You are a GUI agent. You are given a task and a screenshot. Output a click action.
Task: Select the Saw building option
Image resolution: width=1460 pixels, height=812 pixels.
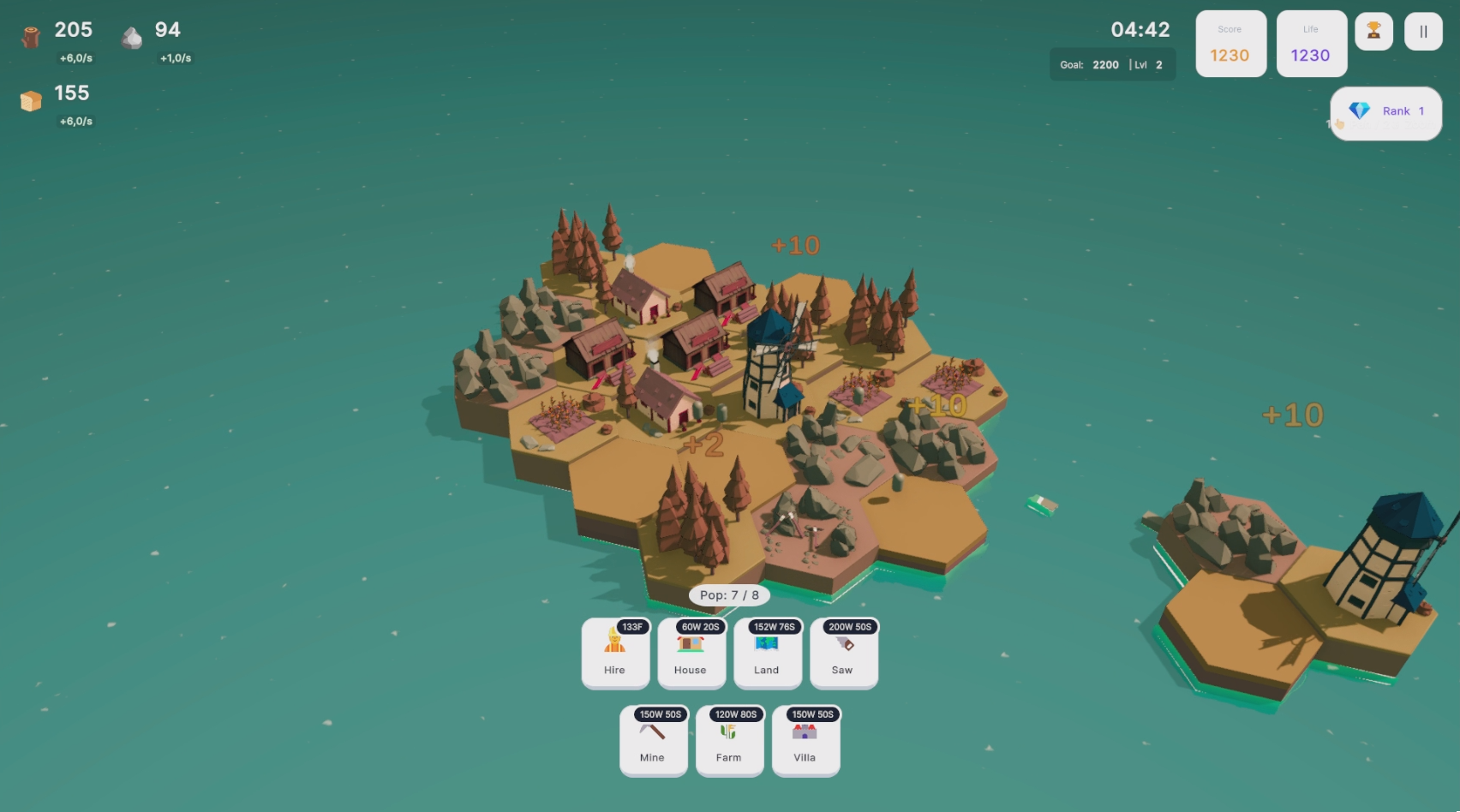(843, 654)
